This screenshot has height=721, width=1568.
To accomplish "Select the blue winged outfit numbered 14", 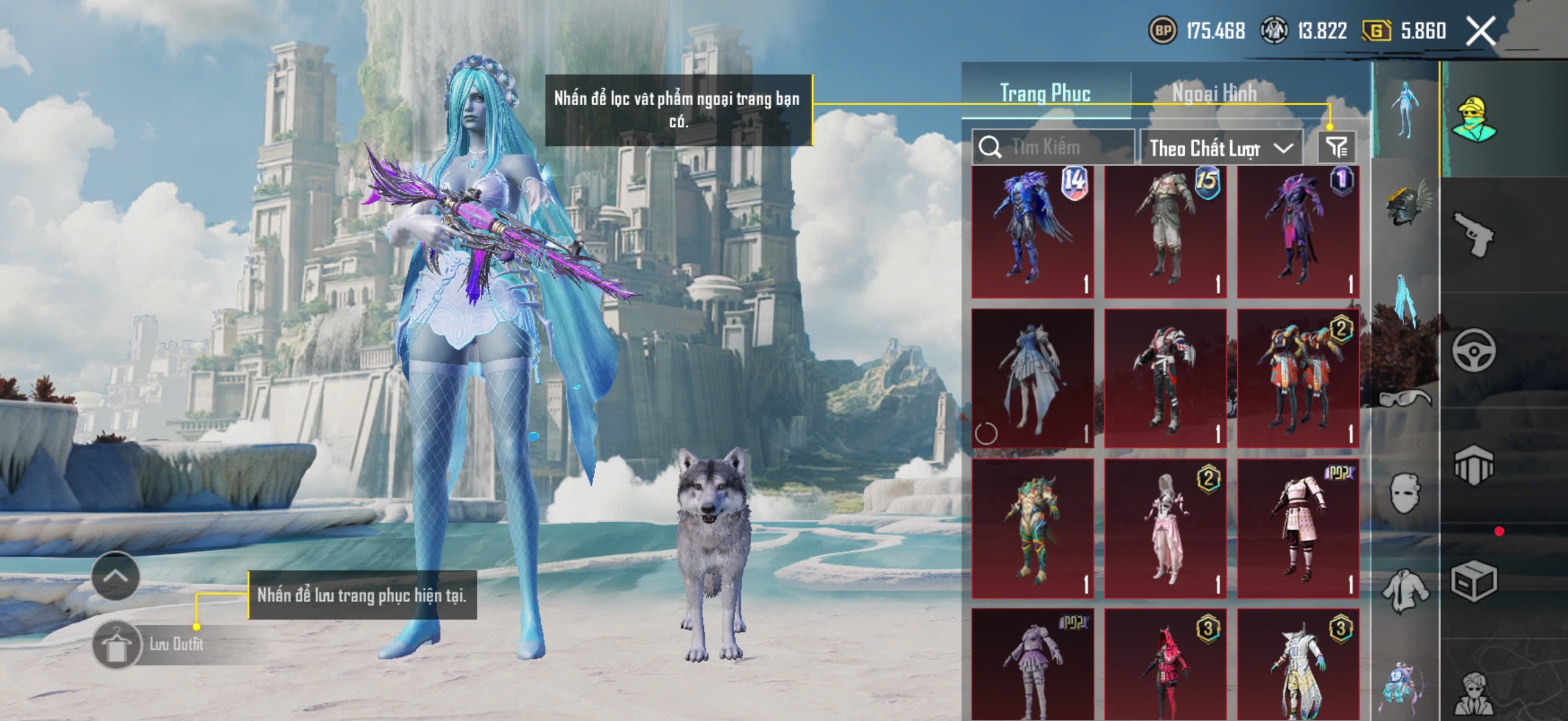I will (1032, 232).
